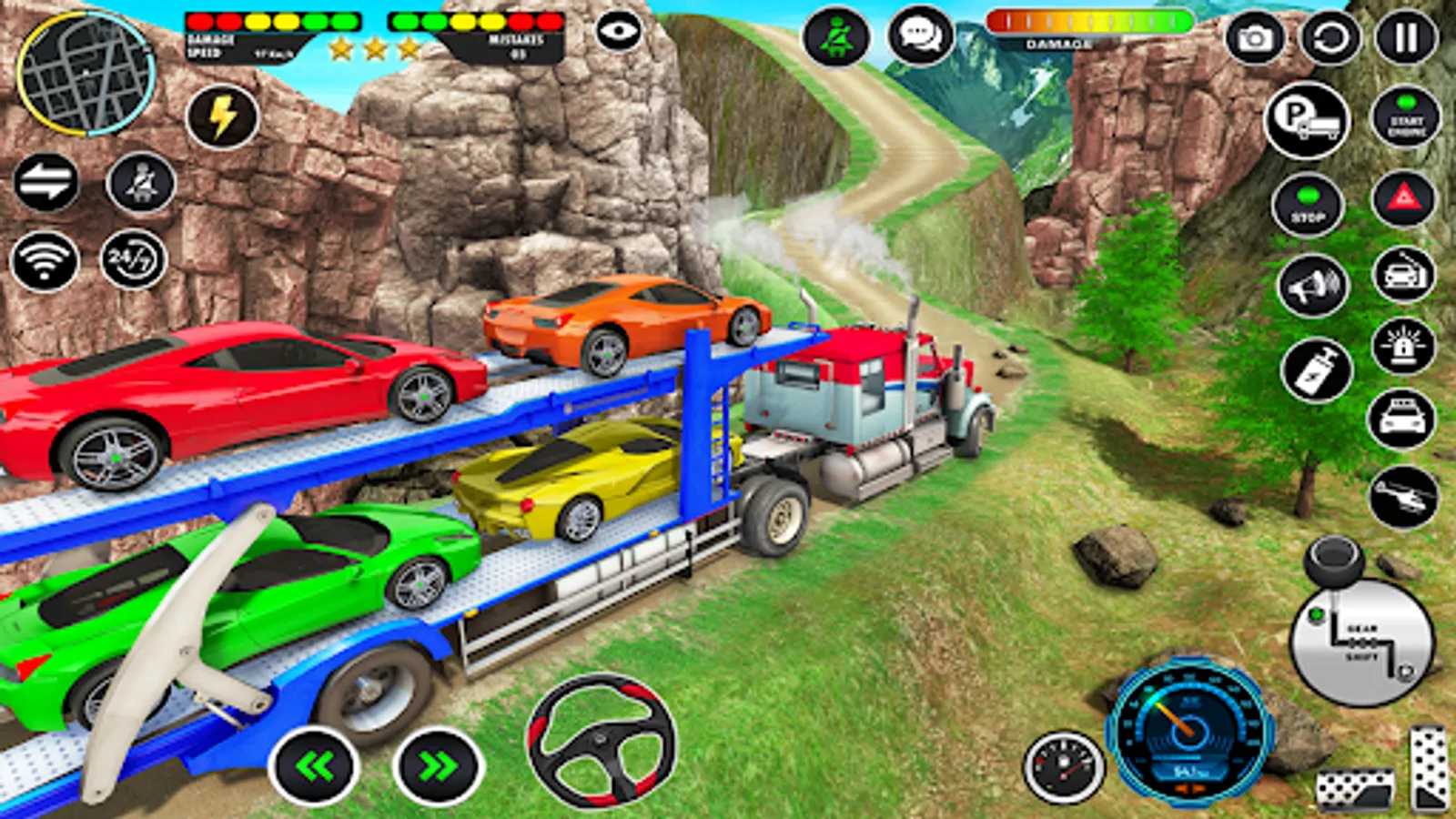The height and width of the screenshot is (819, 1456).
Task: Turn on the siren light icon
Action: [1402, 346]
